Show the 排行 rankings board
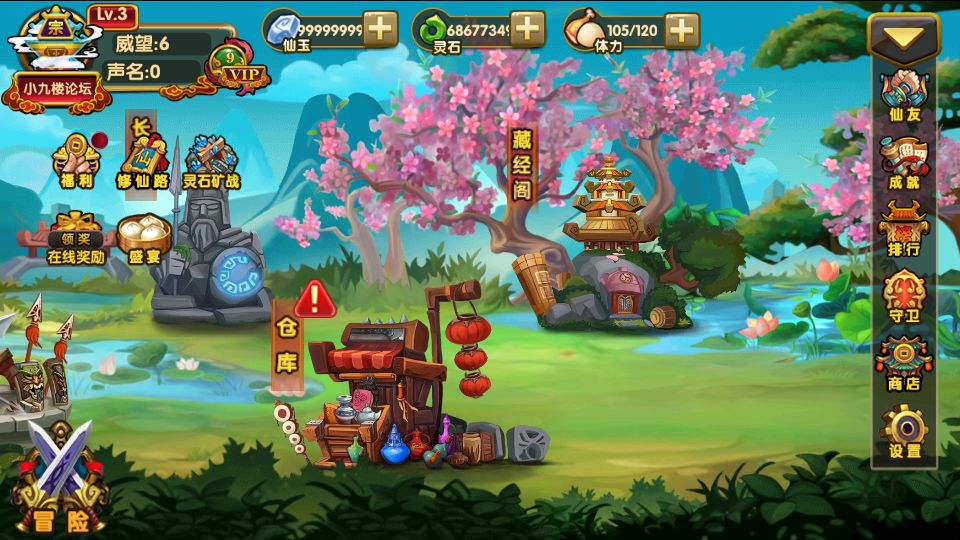Screen dimensions: 960x540 coord(904,229)
